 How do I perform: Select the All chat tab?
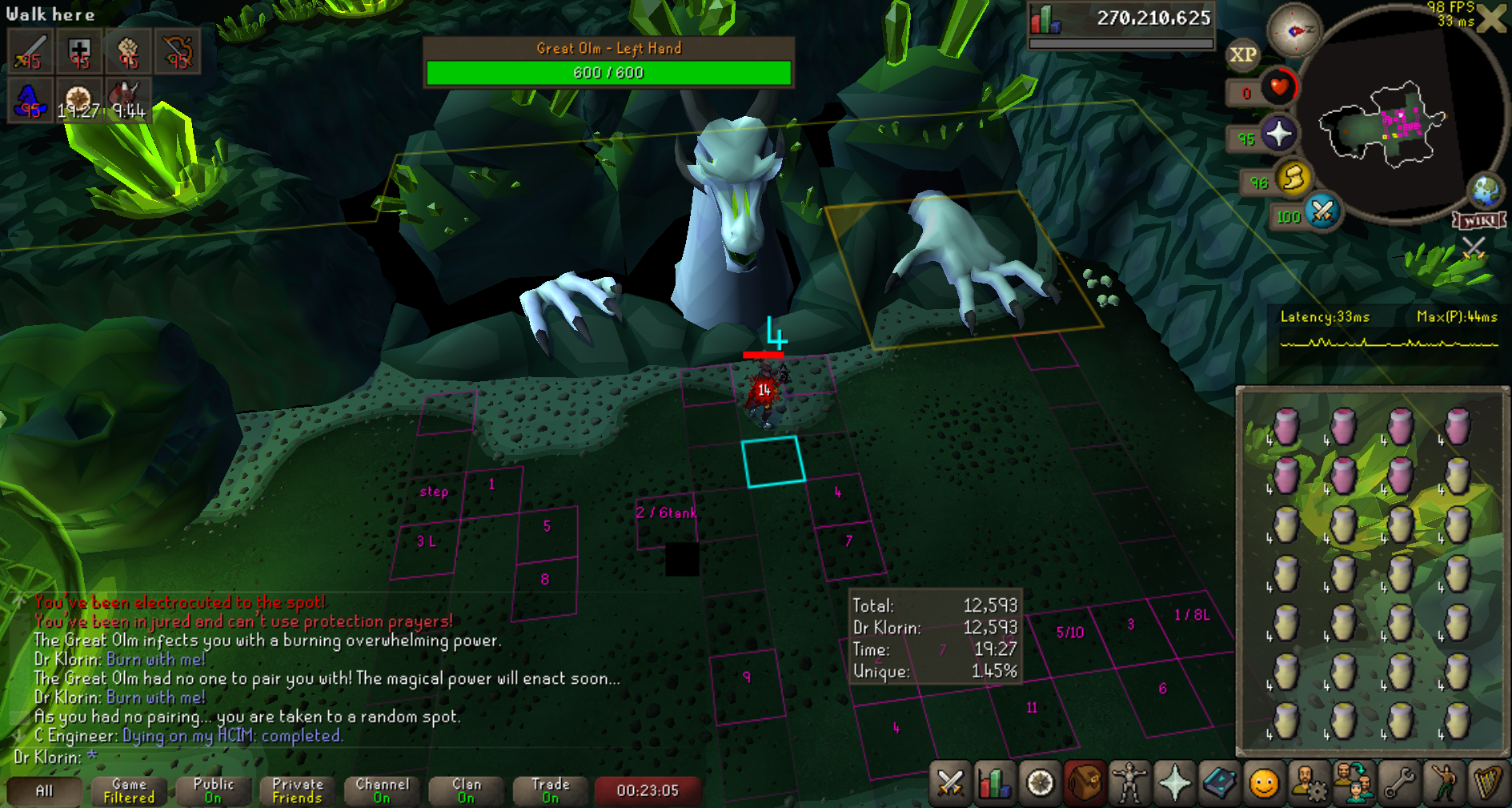[44, 790]
